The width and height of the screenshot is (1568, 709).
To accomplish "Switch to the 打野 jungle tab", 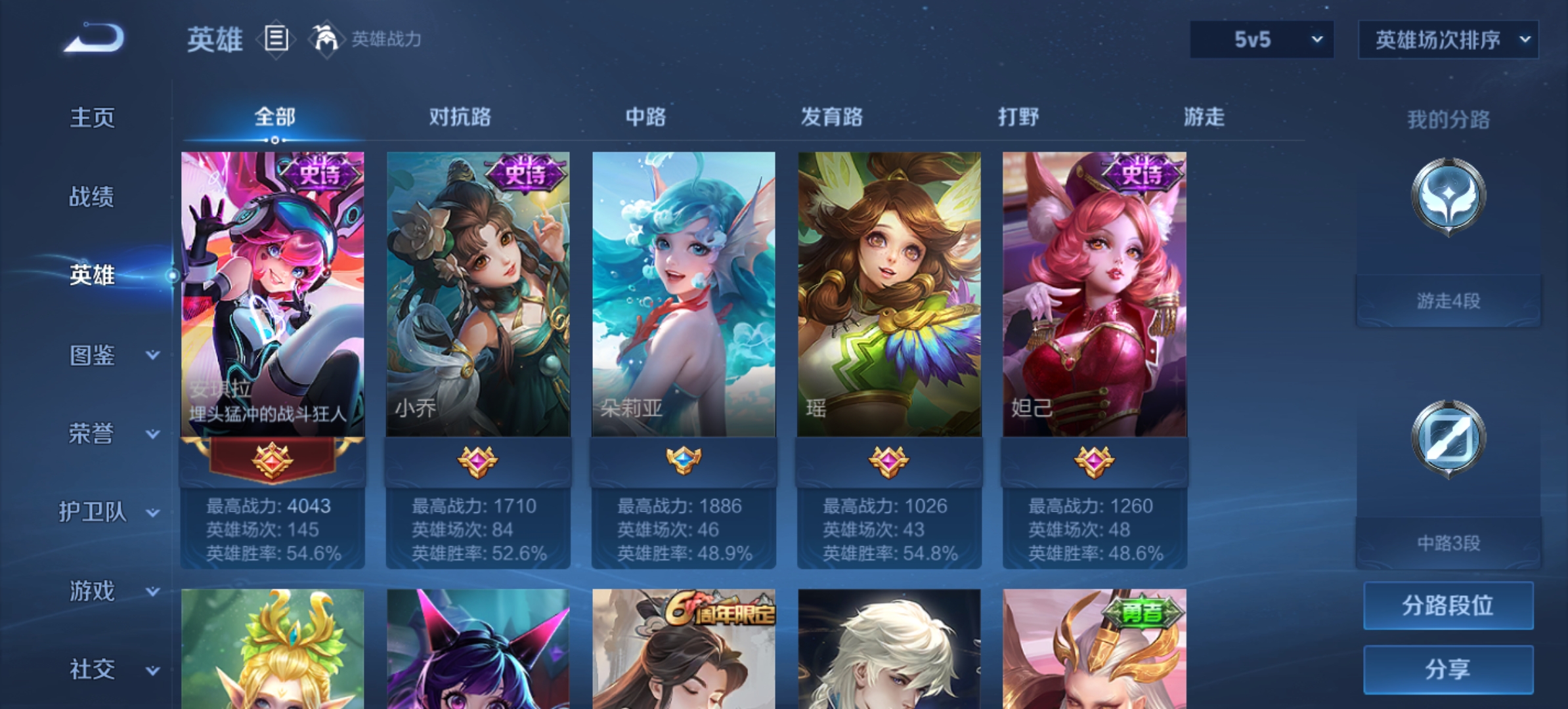I will click(1018, 117).
